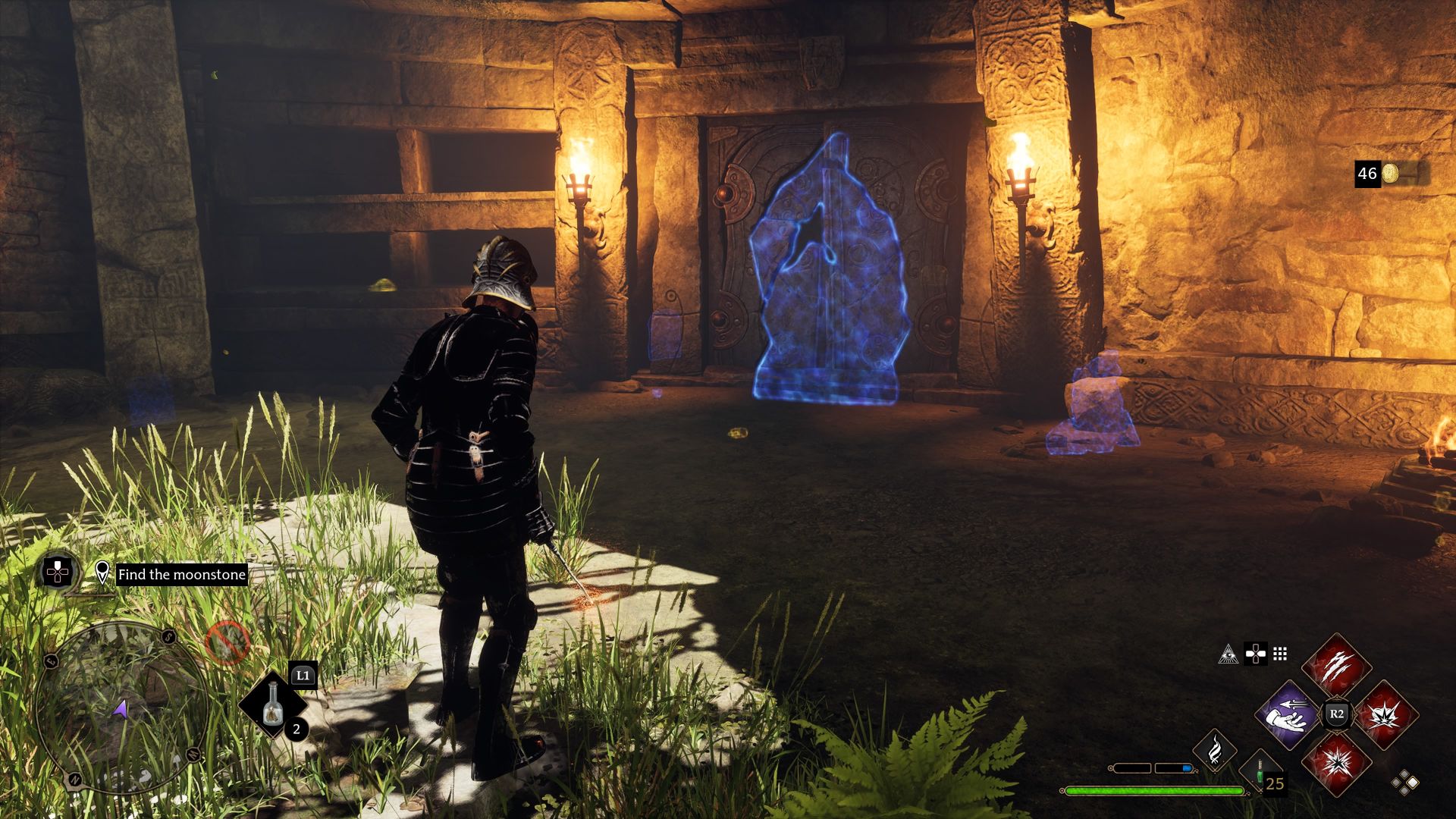
Task: Select the claw slash spell in the spell diamond
Action: tap(1336, 667)
